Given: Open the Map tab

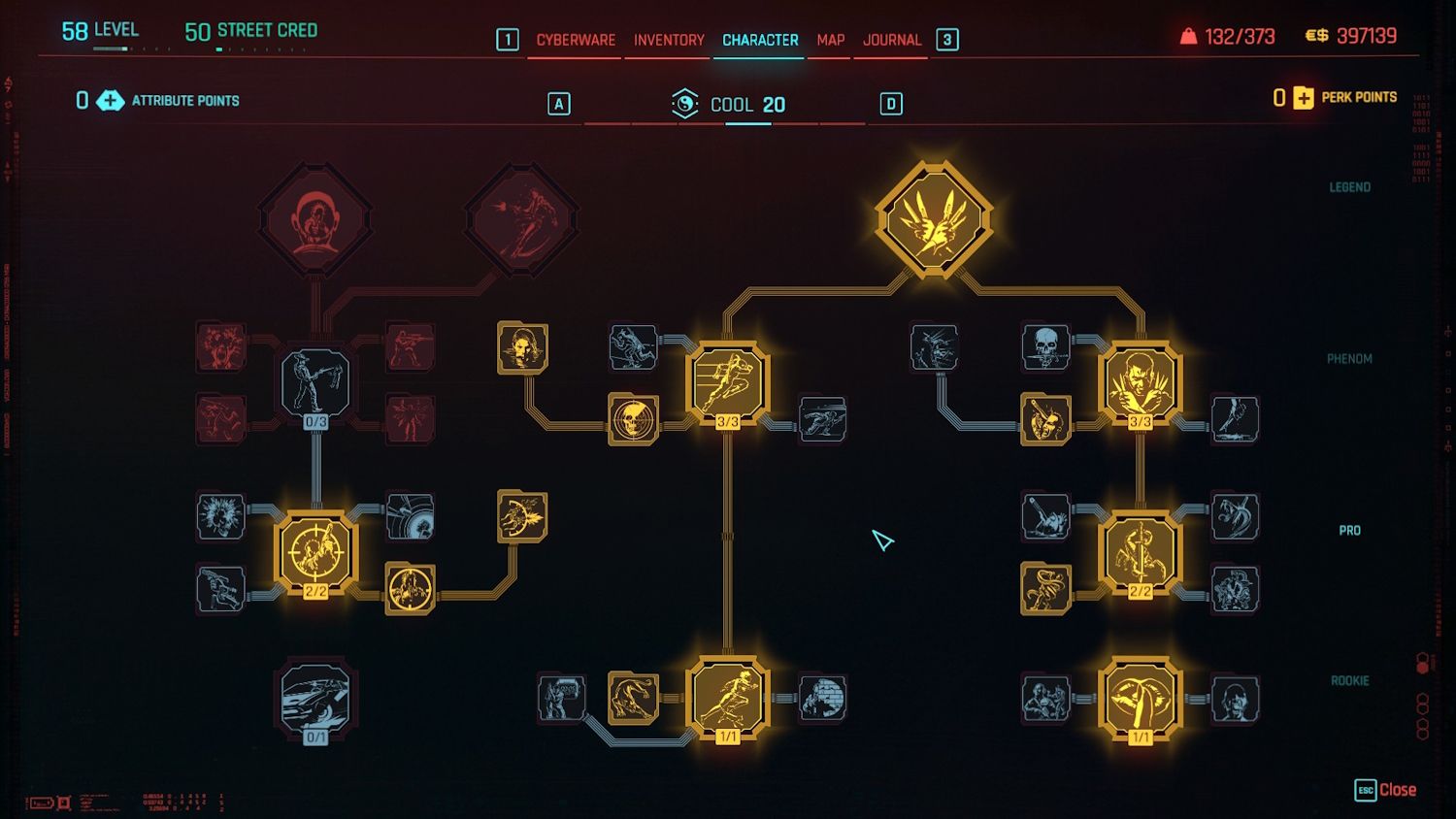Looking at the screenshot, I should point(830,40).
